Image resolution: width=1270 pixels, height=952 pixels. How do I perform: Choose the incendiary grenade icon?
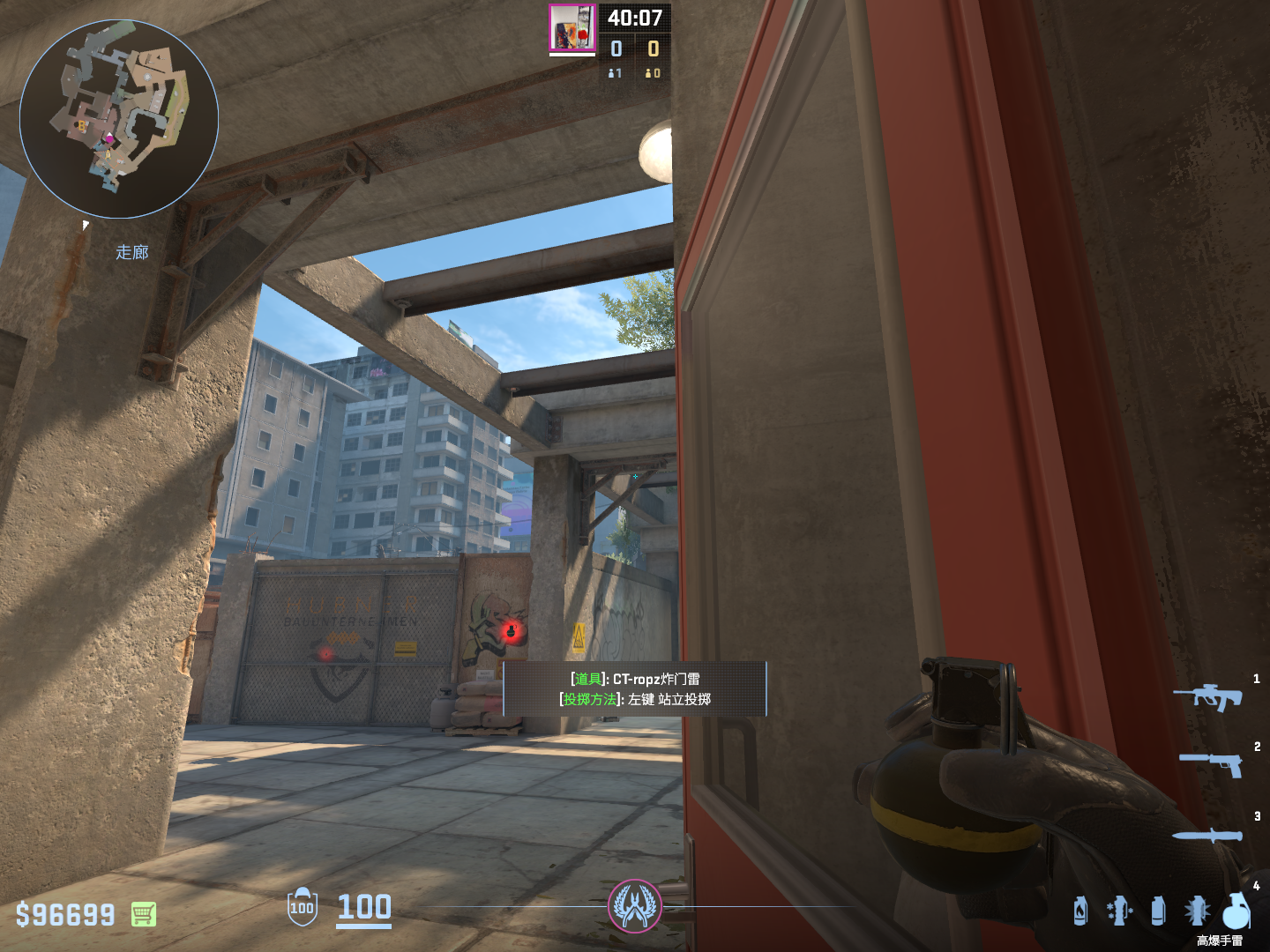1080,911
